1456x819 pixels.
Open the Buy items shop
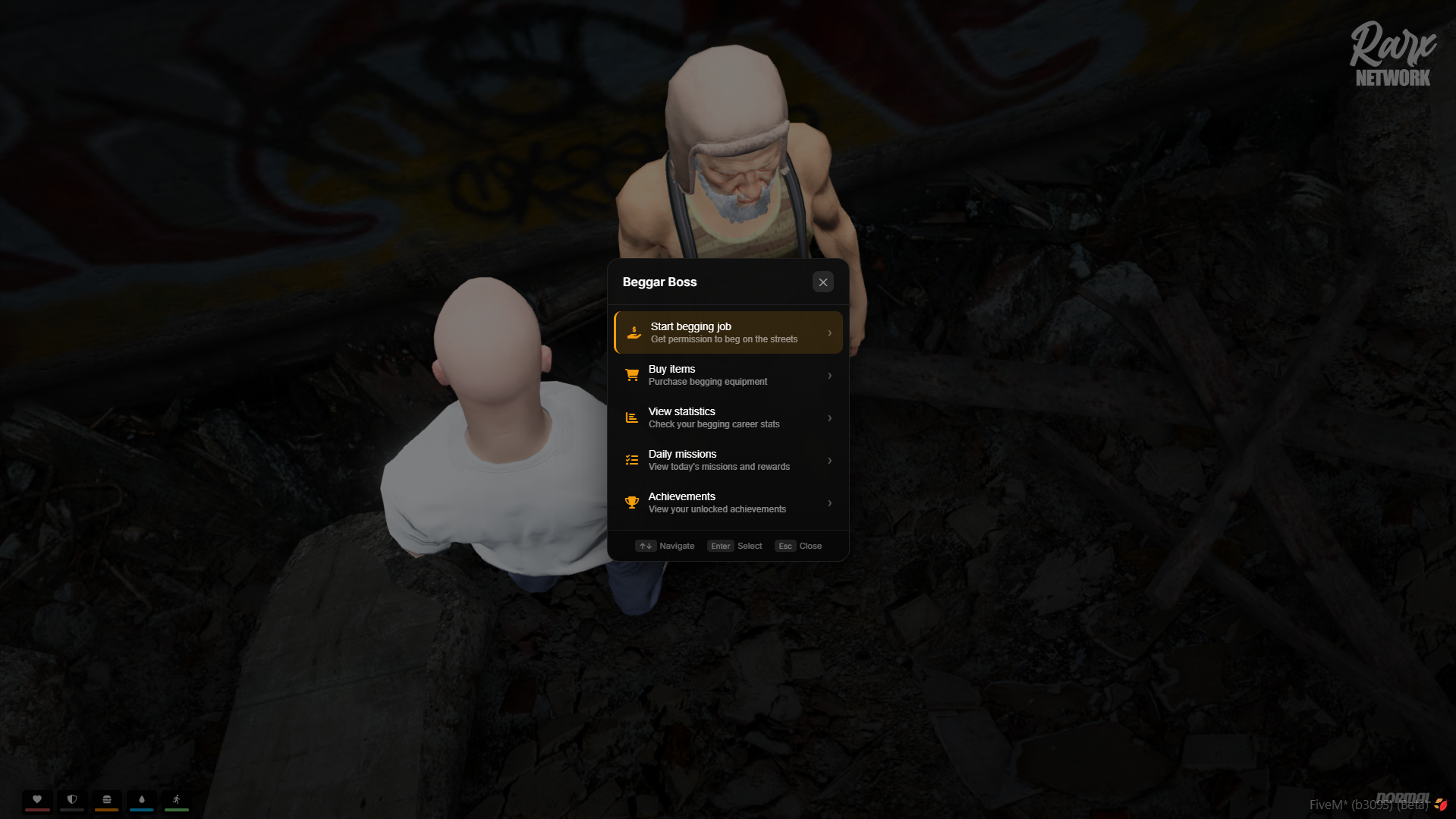[x=728, y=375]
